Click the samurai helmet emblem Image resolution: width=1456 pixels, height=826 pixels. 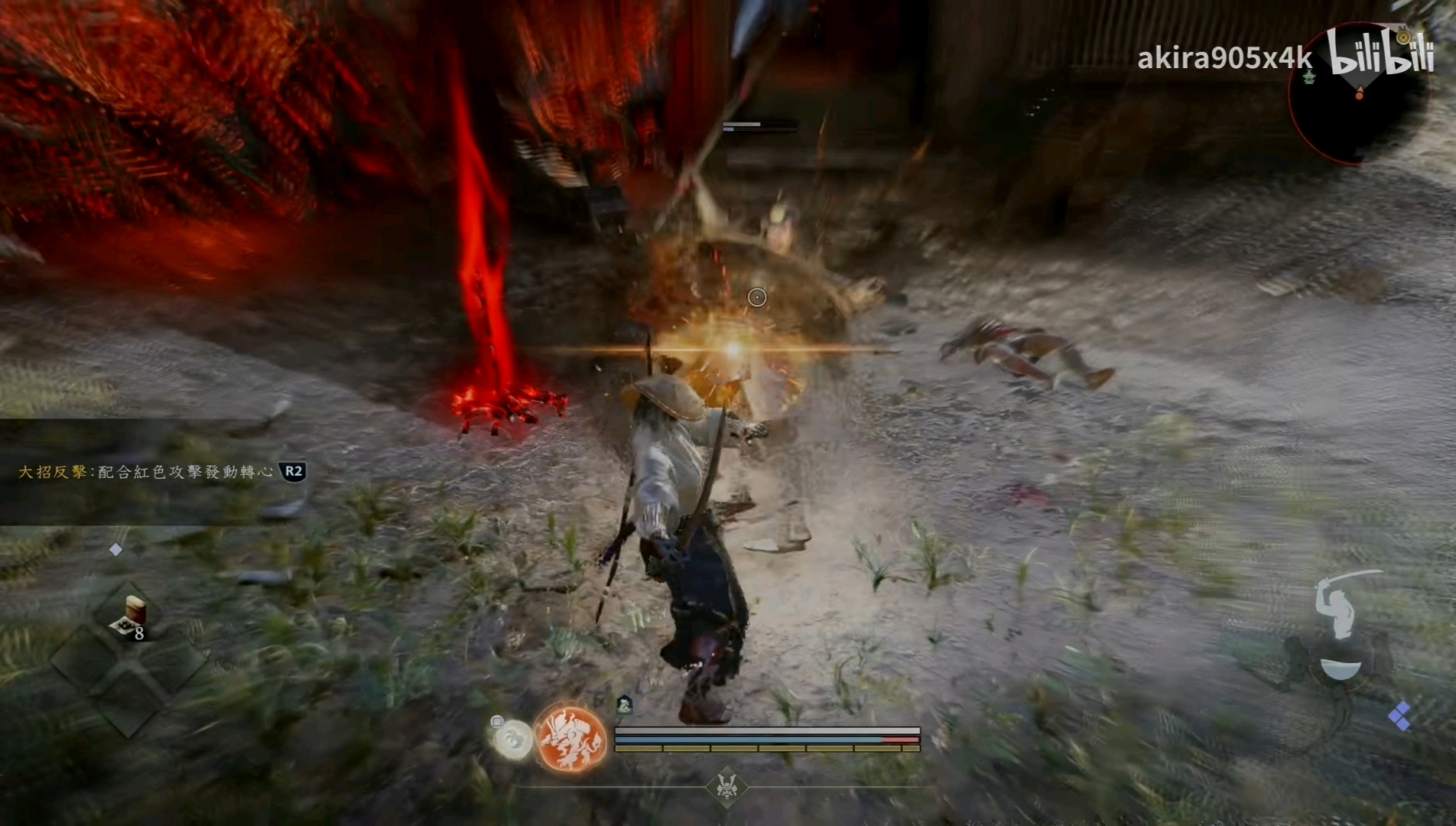tap(726, 786)
